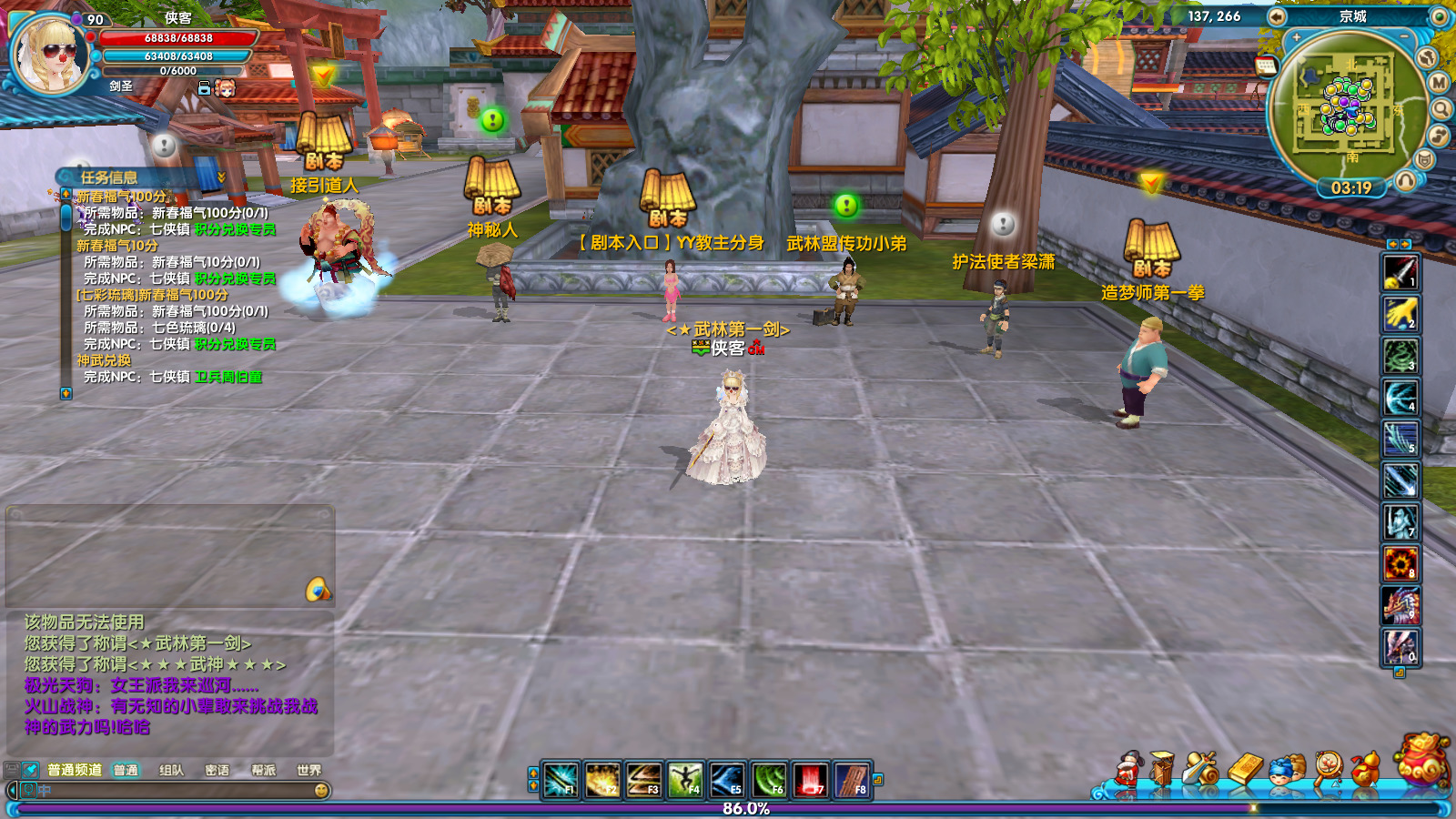Click the magnifier search button by minimap

(x=1442, y=109)
